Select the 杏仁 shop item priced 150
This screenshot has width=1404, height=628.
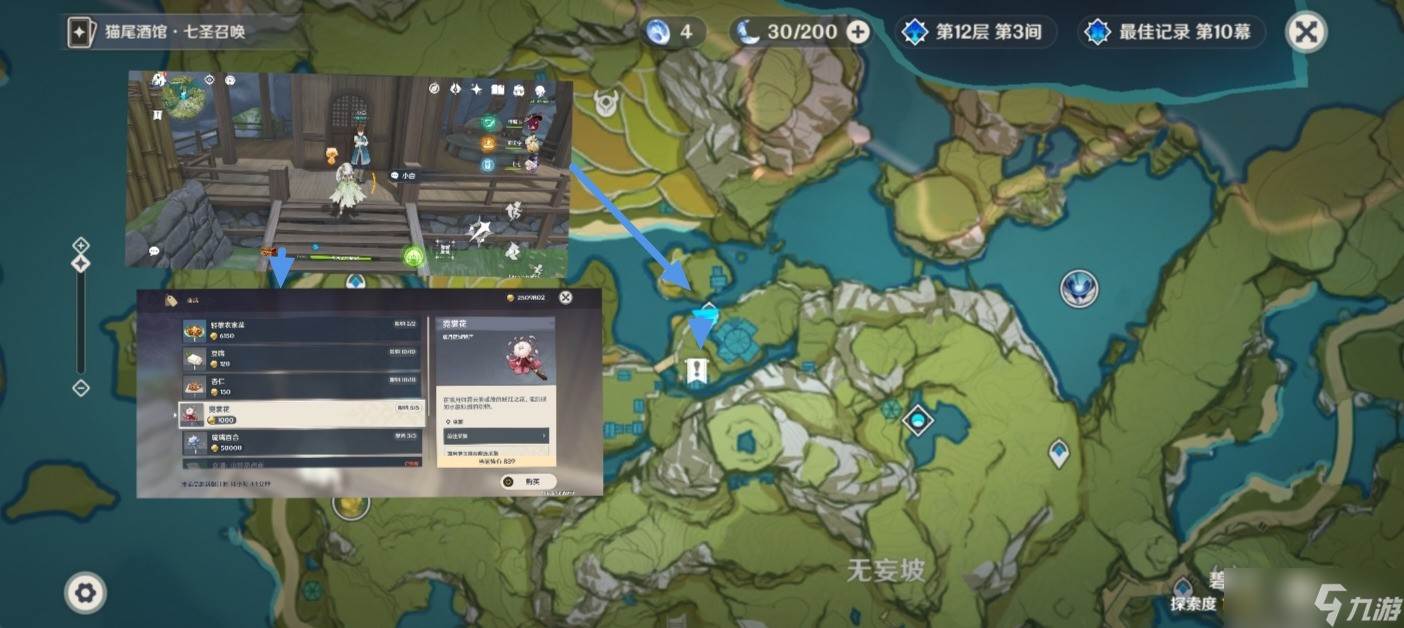click(301, 385)
